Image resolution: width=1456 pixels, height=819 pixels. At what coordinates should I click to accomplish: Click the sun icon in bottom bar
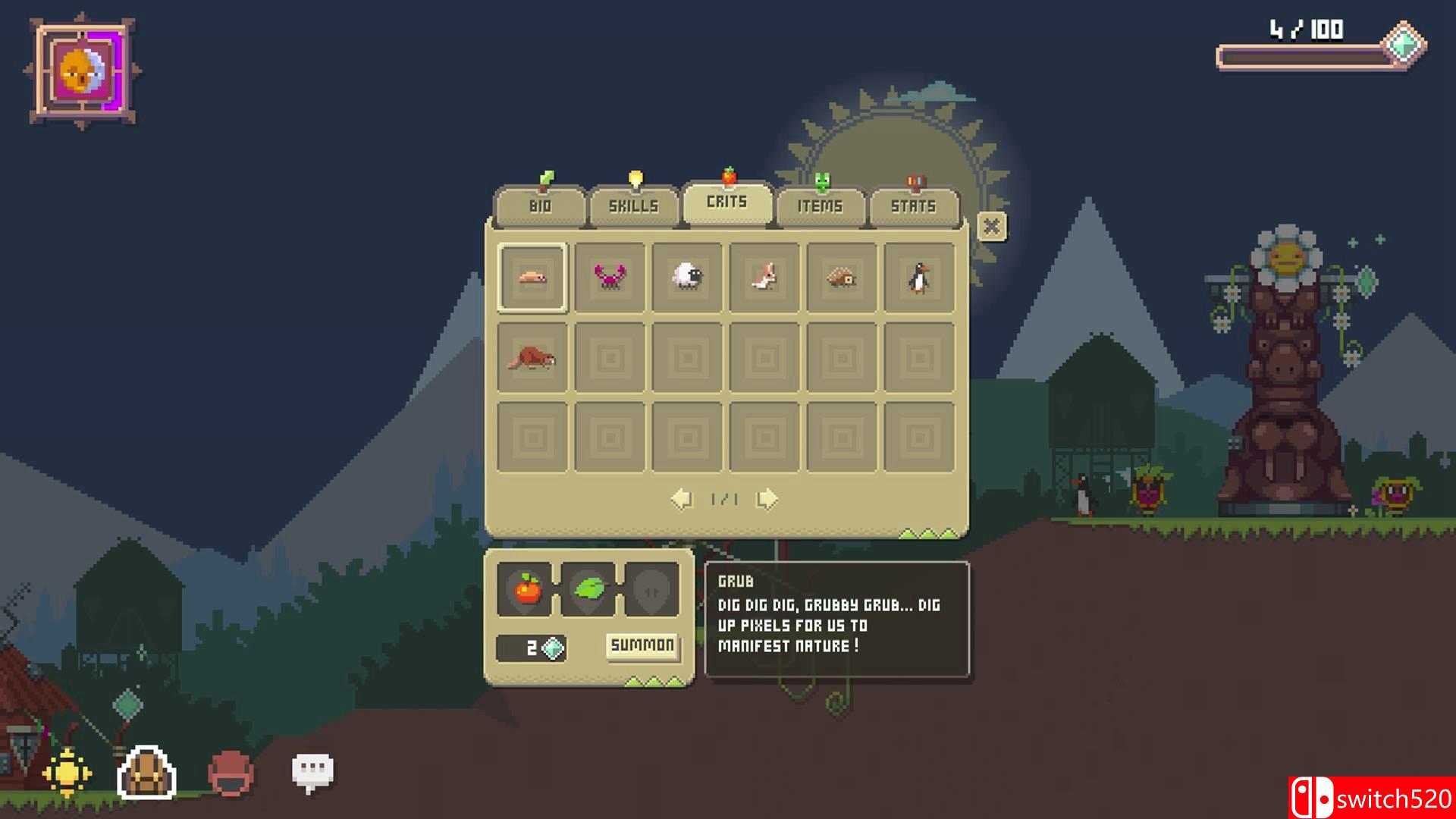67,773
